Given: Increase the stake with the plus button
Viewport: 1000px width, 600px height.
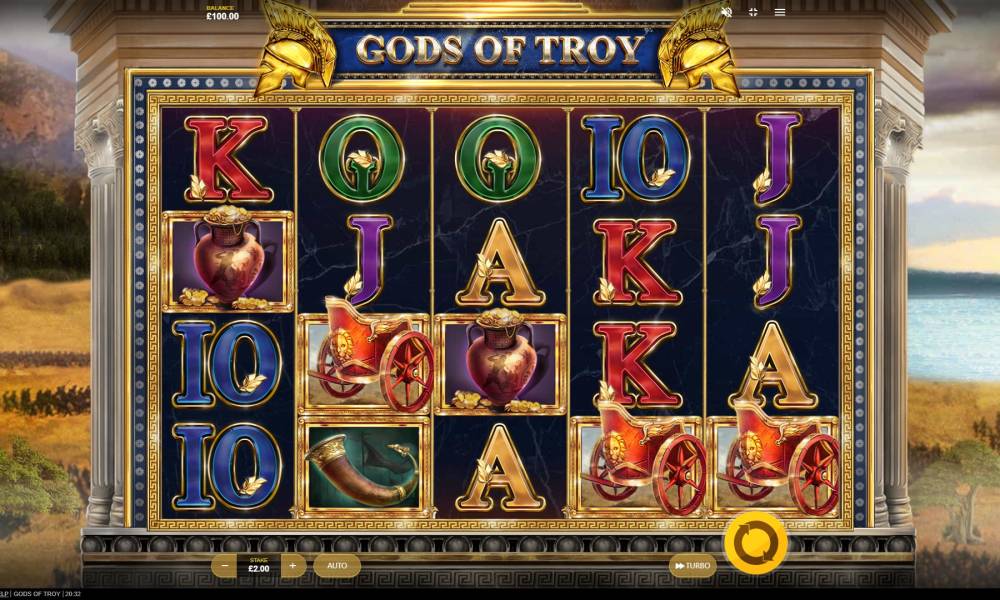Looking at the screenshot, I should 292,566.
